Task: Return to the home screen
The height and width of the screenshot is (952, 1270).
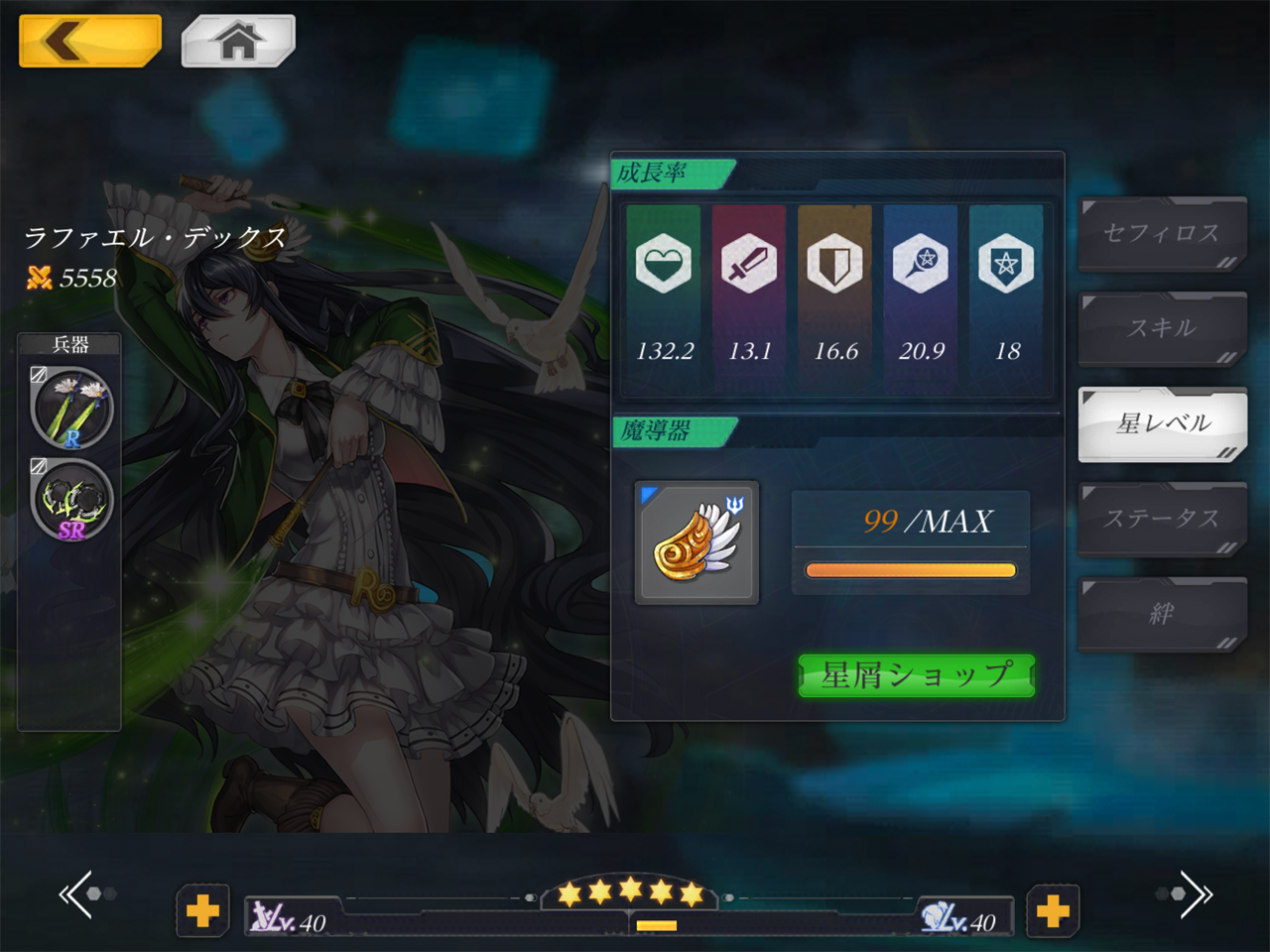Action: click(238, 42)
